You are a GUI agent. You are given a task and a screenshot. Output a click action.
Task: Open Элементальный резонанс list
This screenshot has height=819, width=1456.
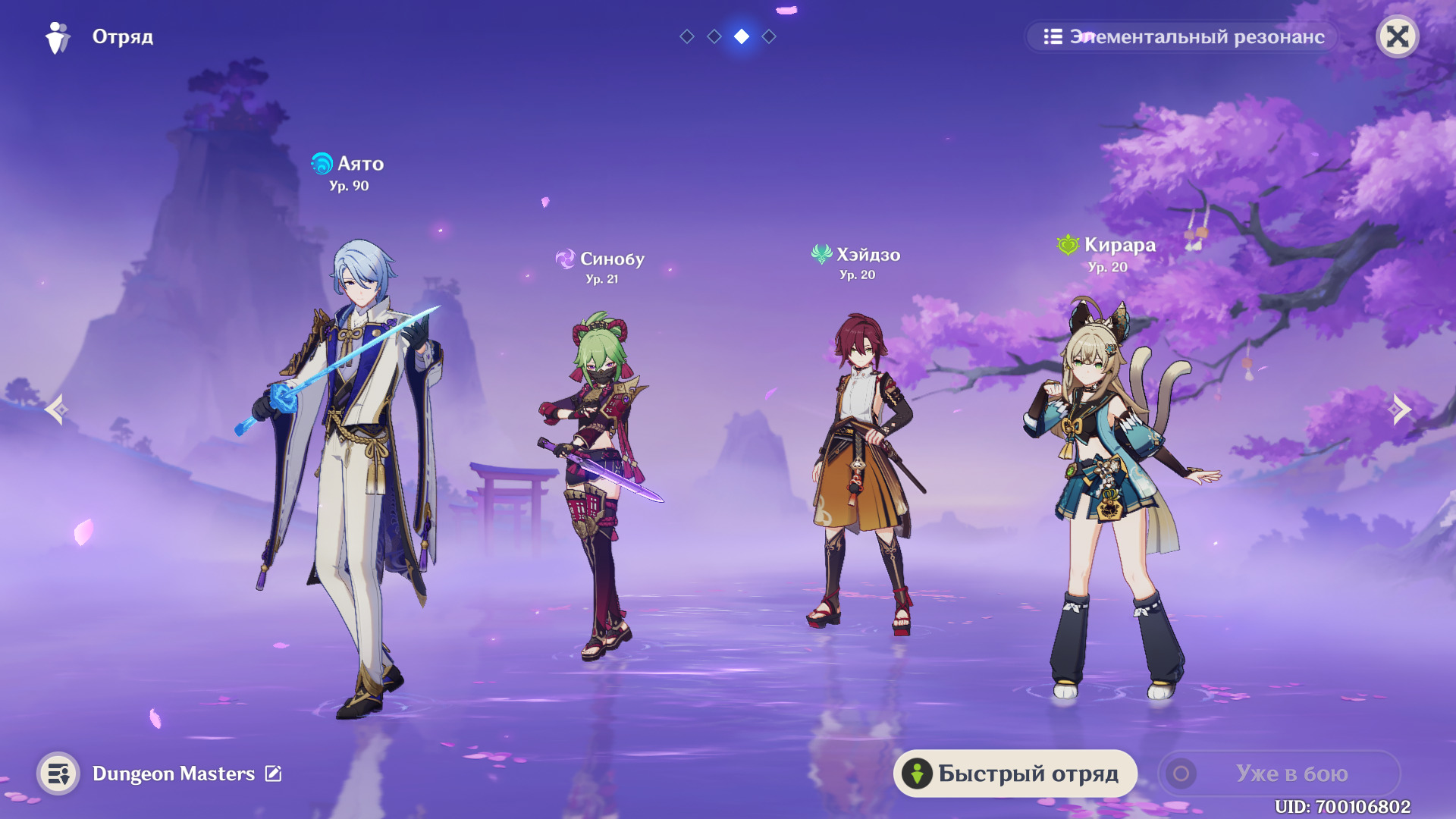(1183, 36)
